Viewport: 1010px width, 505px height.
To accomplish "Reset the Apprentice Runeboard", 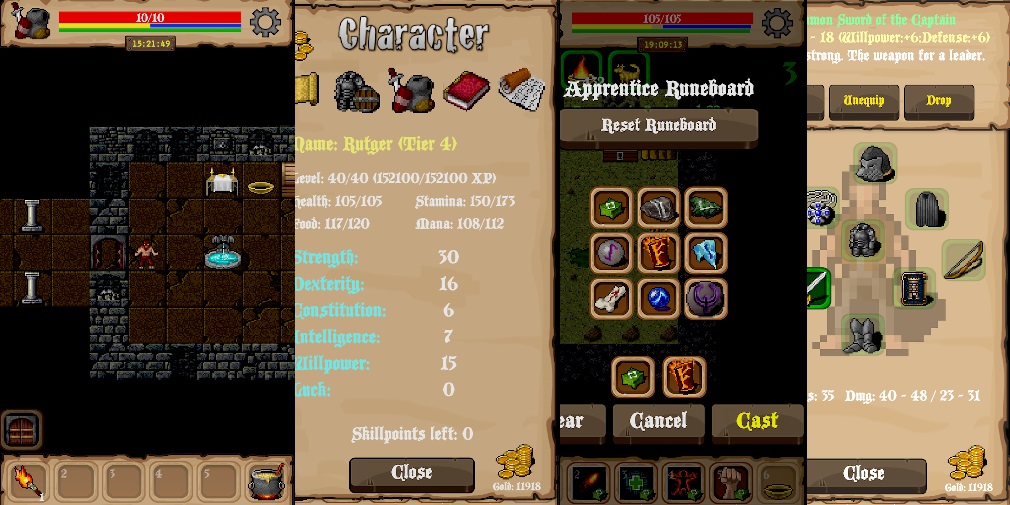I will [x=658, y=126].
